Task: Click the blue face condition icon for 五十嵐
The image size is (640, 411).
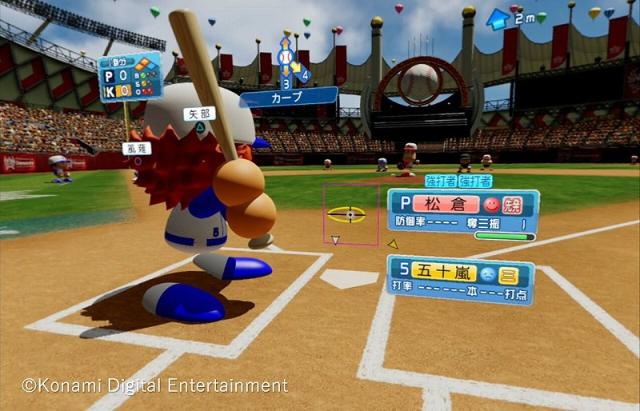Action: [x=485, y=270]
